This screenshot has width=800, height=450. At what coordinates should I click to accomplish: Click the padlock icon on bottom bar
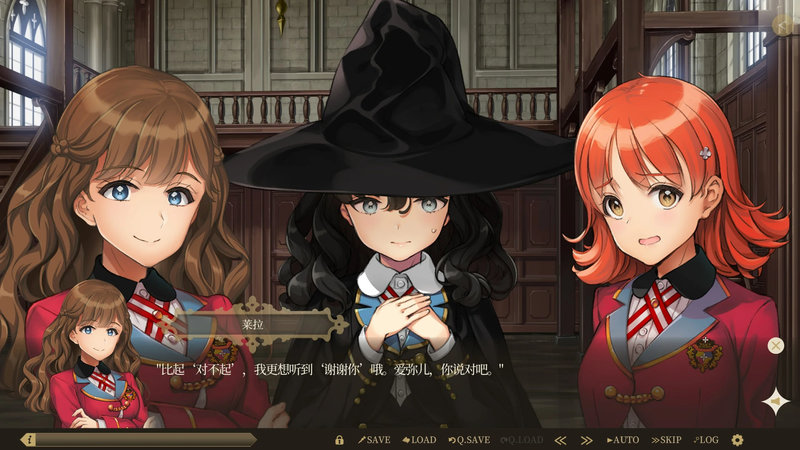point(339,440)
